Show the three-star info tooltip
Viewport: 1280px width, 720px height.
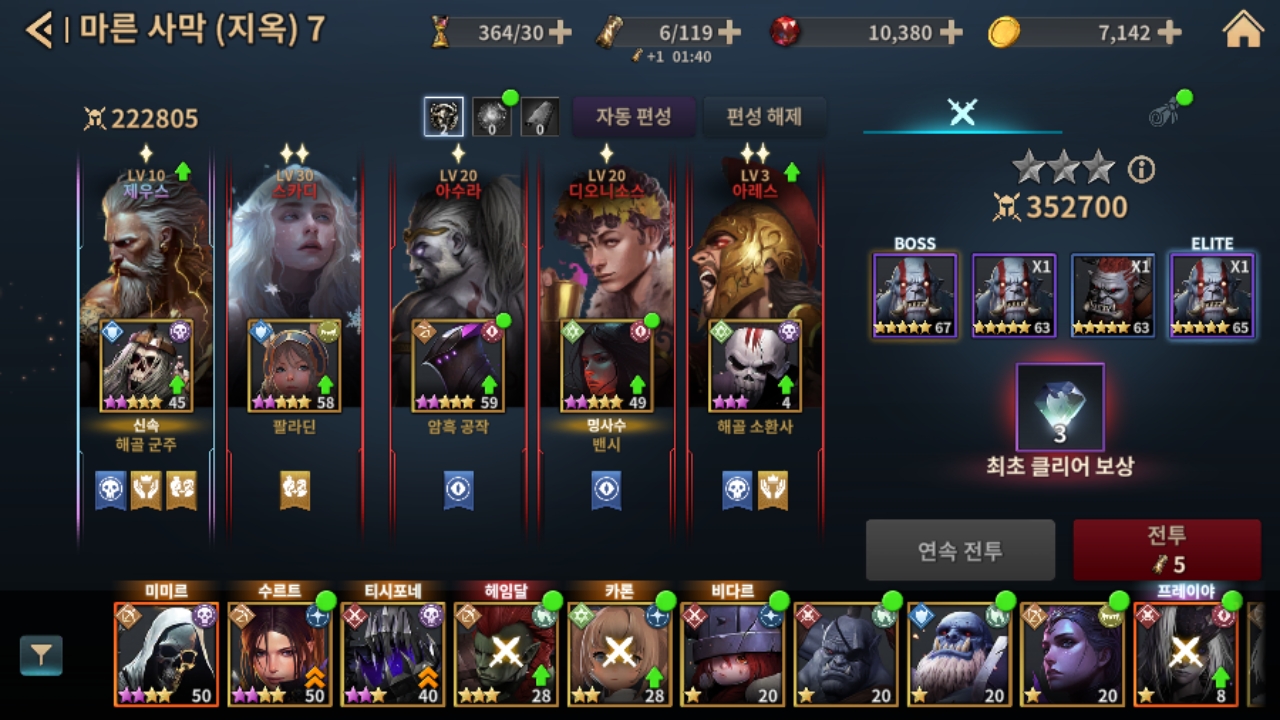click(1141, 170)
